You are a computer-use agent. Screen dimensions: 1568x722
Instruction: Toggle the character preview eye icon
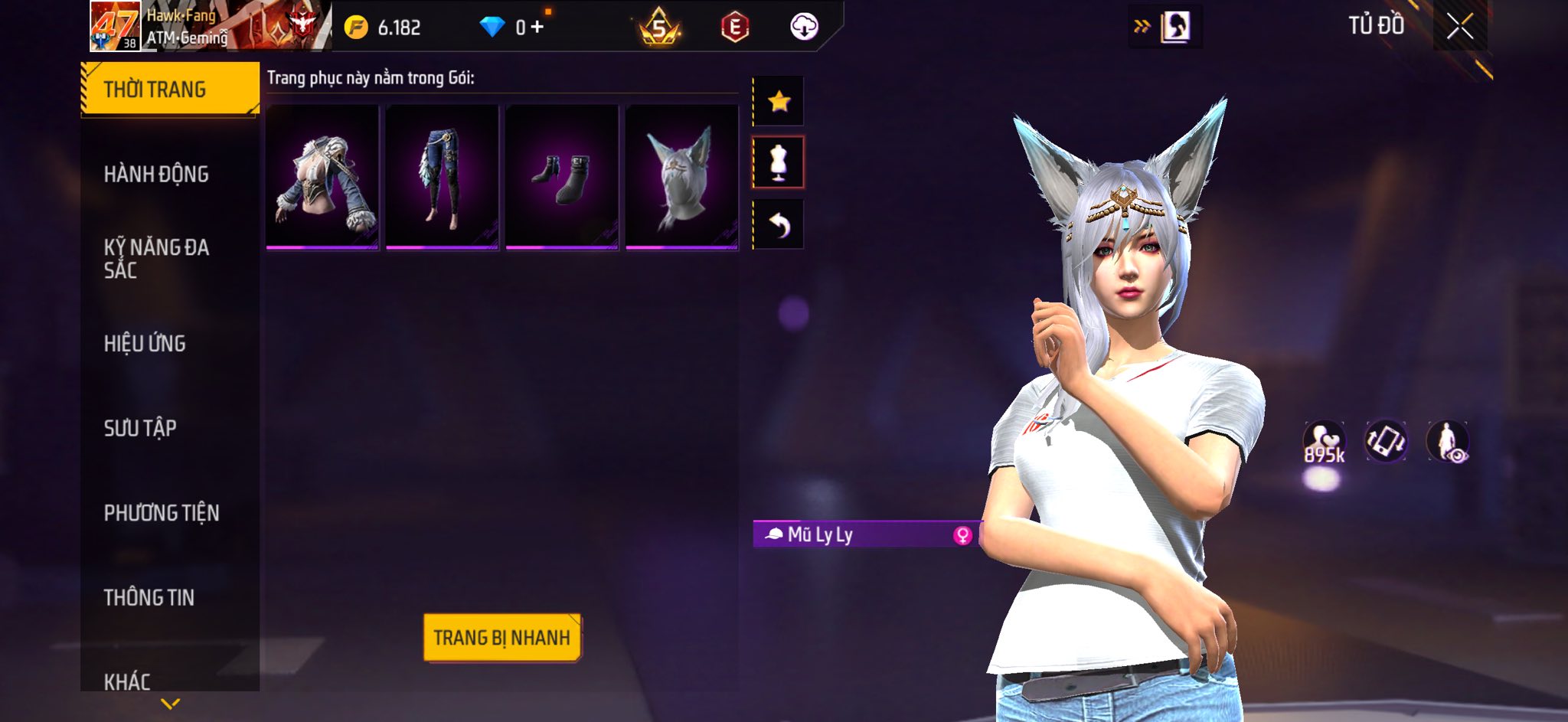tap(1447, 442)
